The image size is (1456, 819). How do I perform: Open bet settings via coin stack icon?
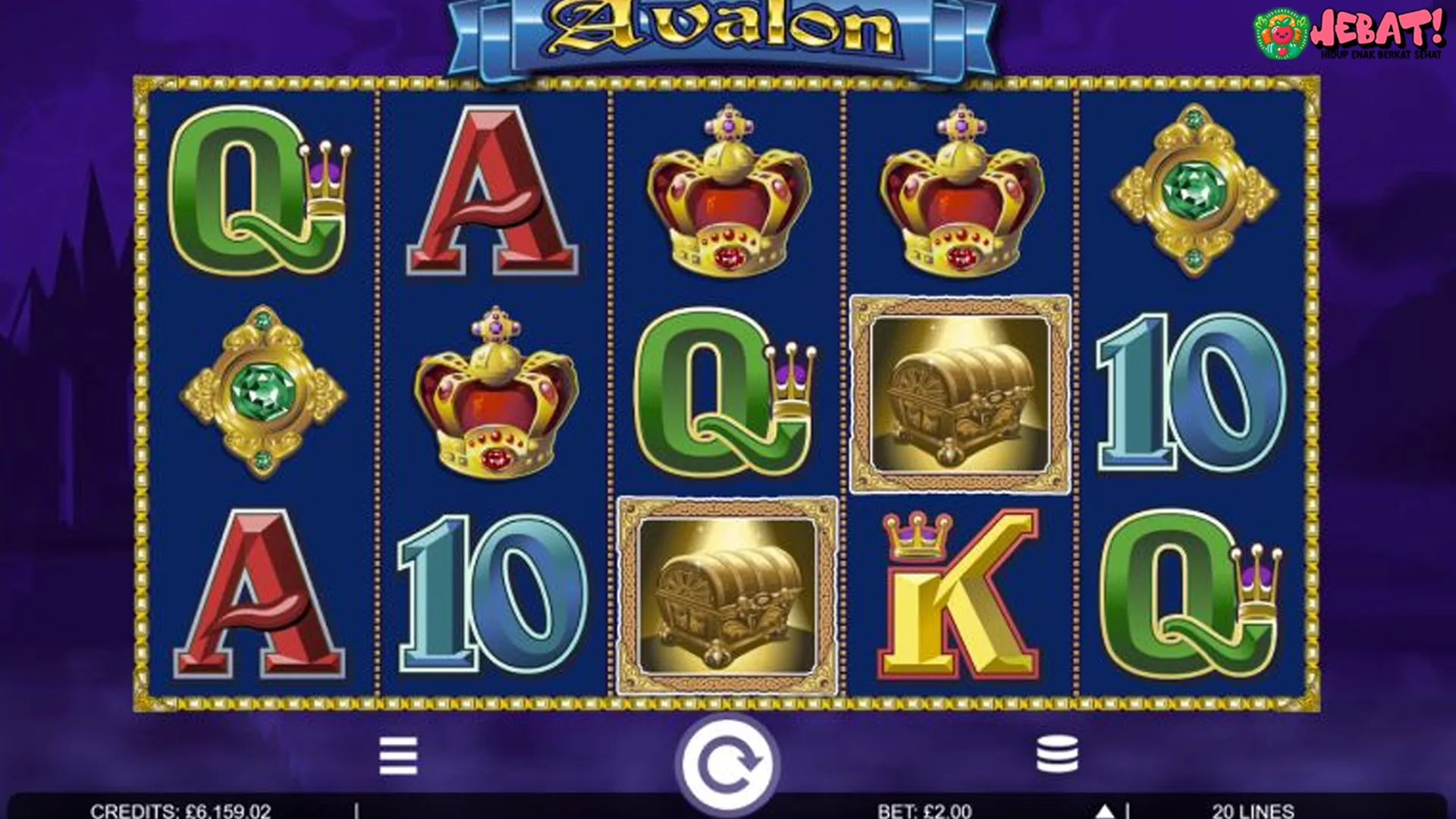click(x=1057, y=754)
